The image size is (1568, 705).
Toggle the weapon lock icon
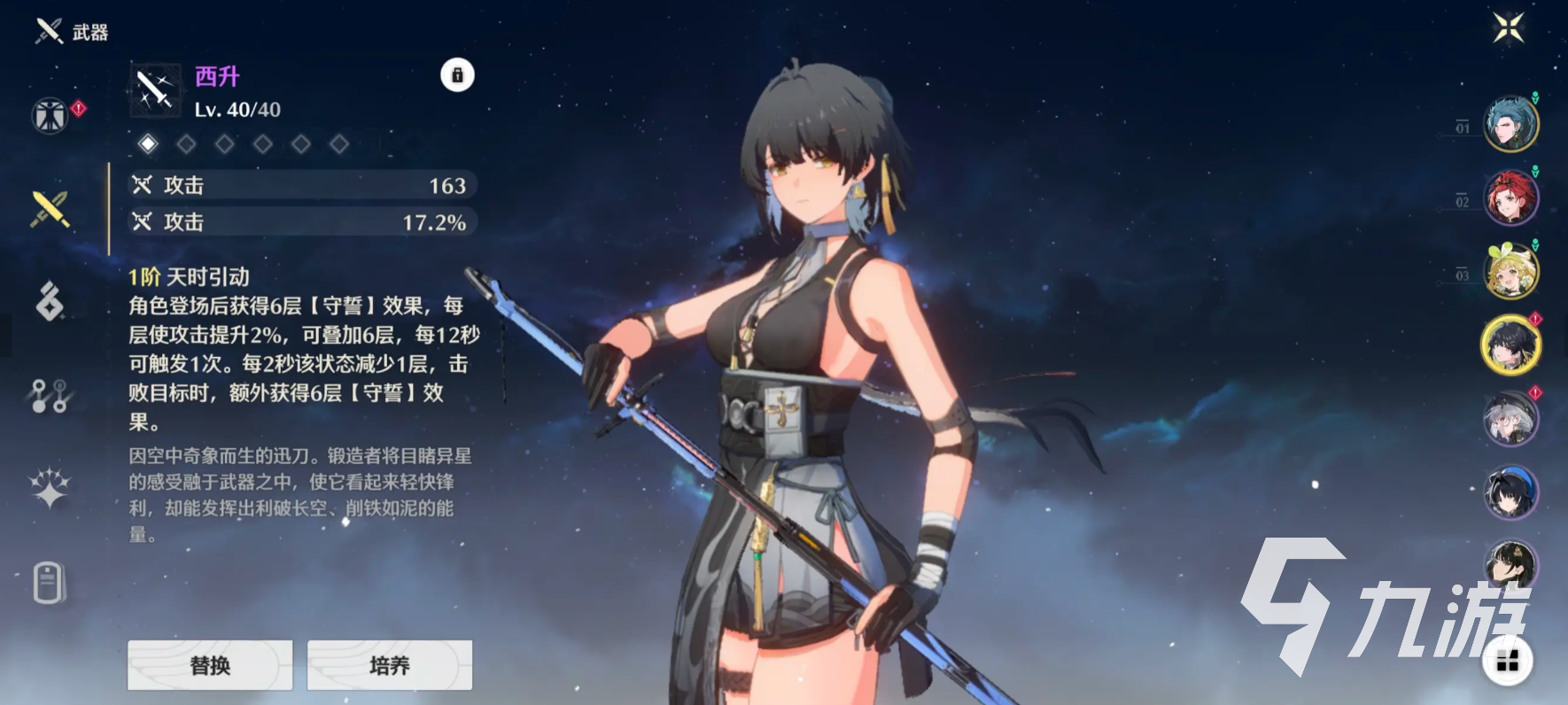(x=457, y=75)
